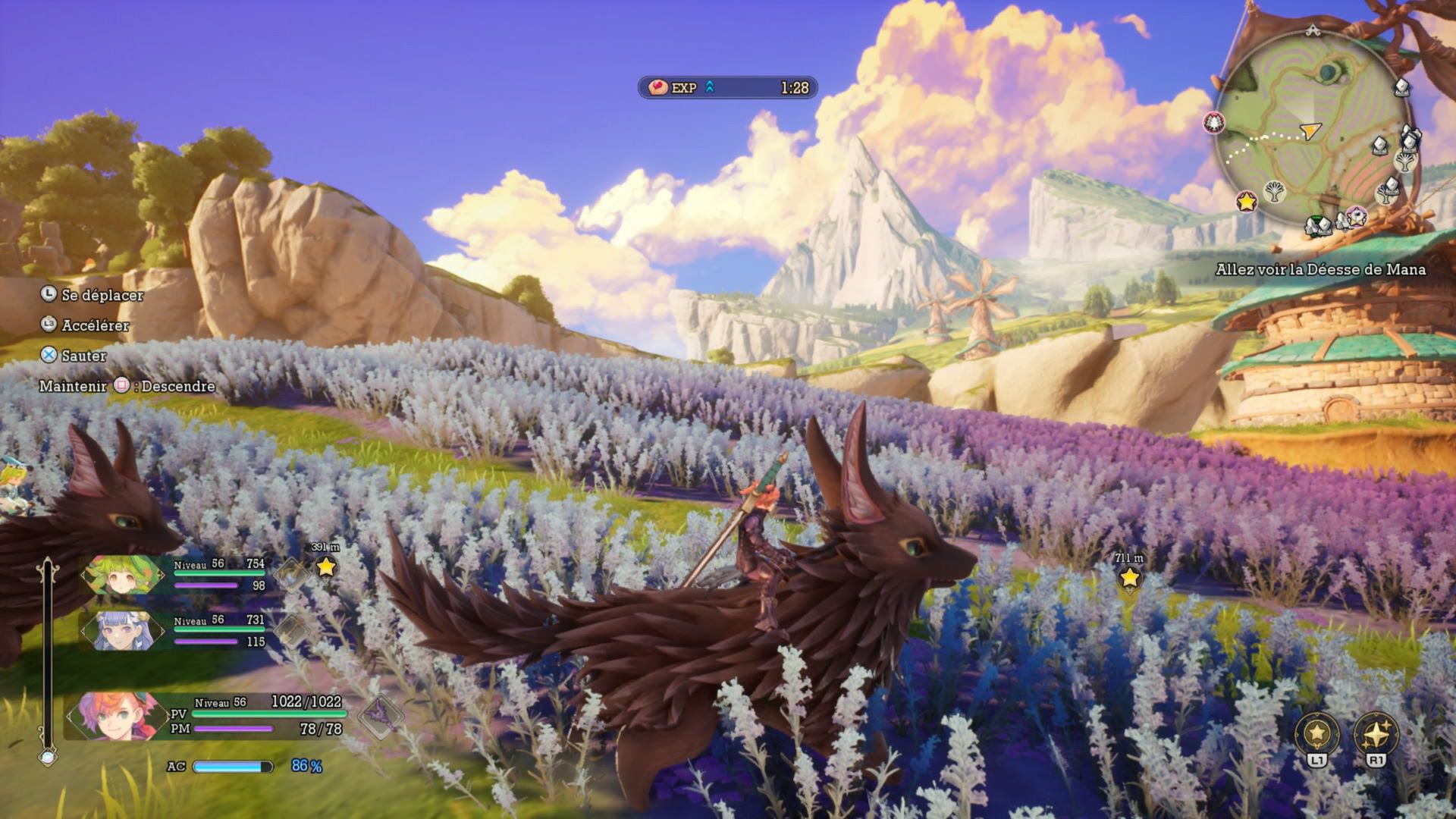1456x819 pixels.
Task: Click the pink star creature marker on minimap
Action: tap(1355, 217)
